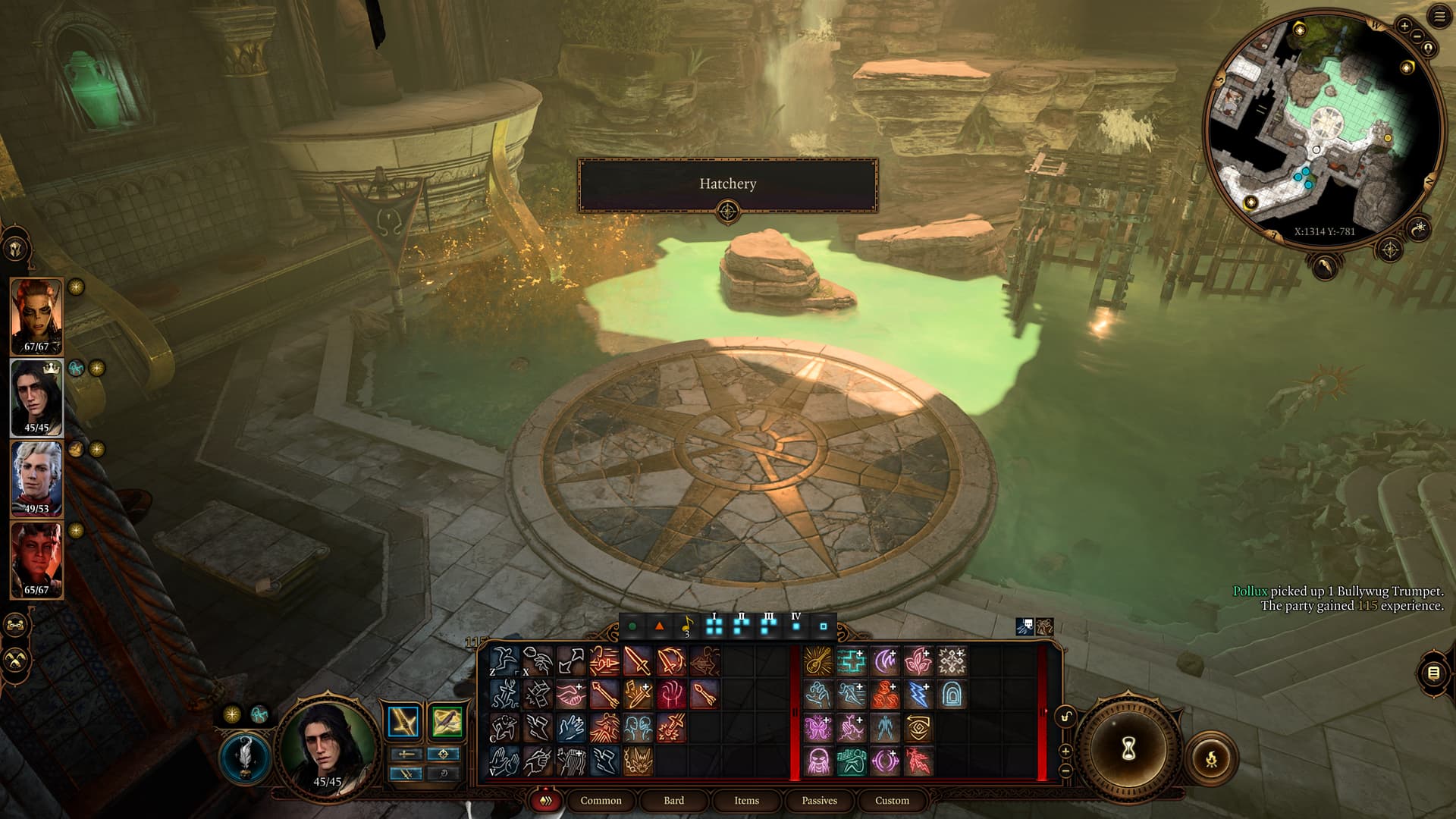1456x819 pixels.
Task: Switch to the Custom hotbar tab
Action: coord(892,800)
